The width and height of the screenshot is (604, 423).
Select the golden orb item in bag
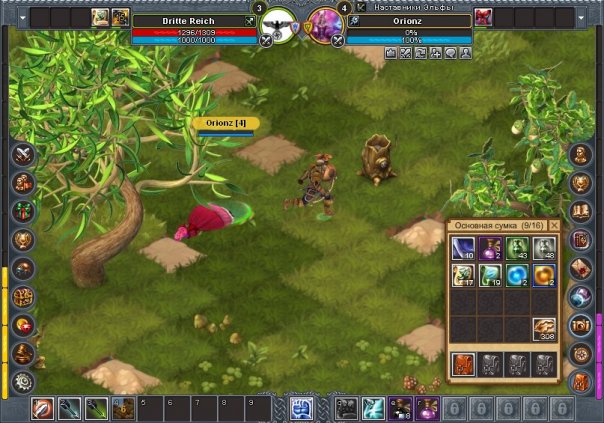[544, 274]
